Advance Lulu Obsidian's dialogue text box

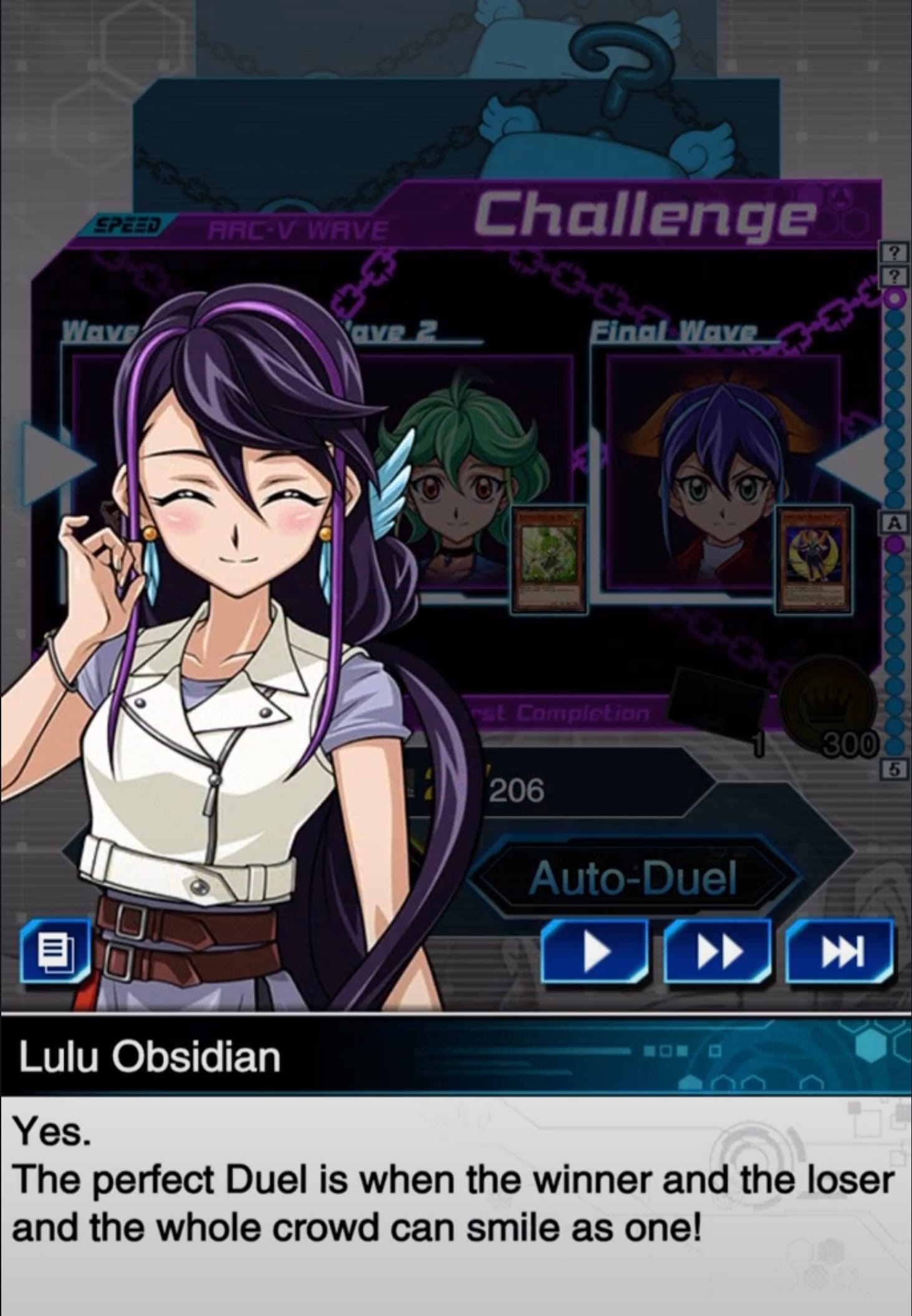point(455,1204)
